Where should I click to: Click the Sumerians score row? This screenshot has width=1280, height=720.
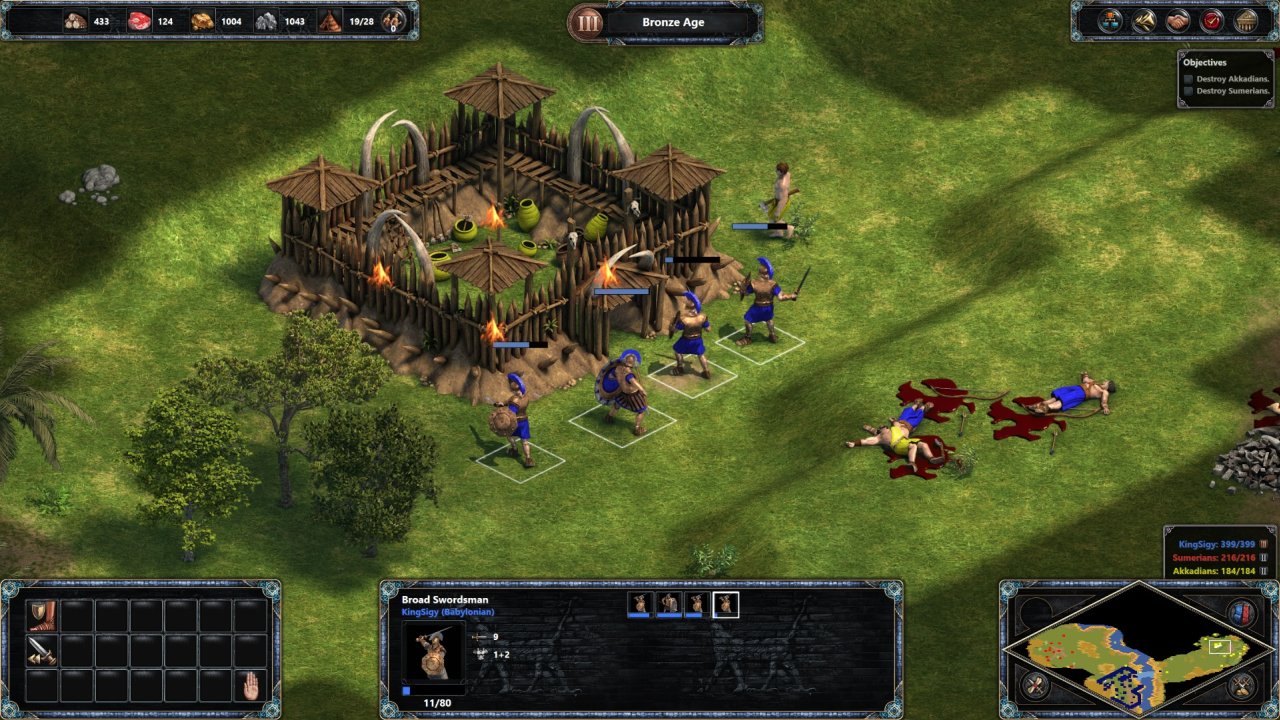tap(1215, 558)
